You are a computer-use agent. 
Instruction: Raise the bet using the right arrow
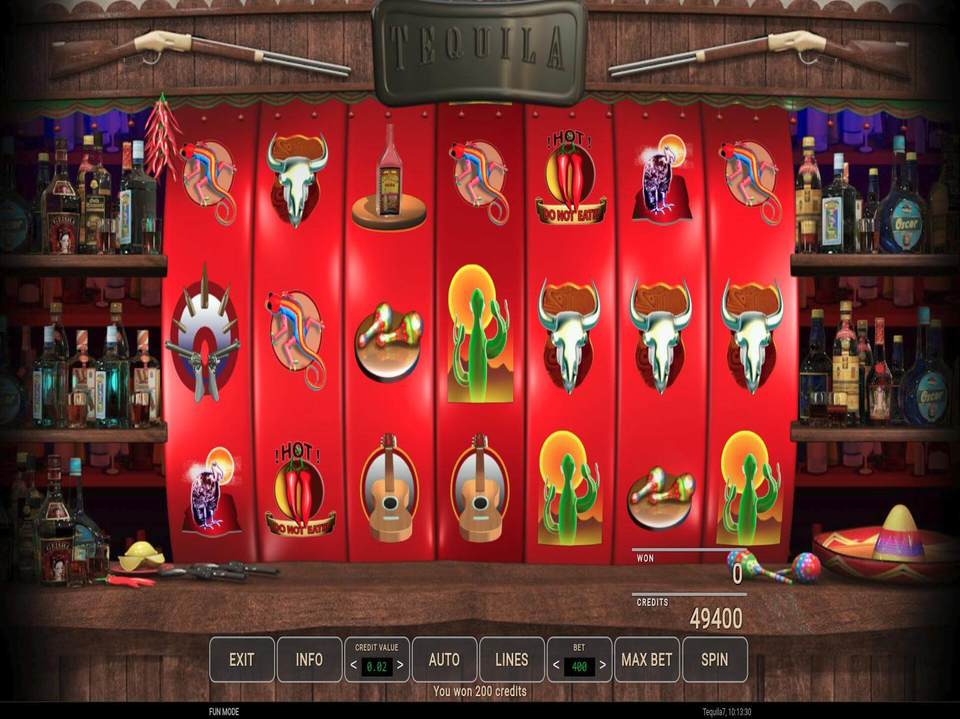click(x=603, y=665)
